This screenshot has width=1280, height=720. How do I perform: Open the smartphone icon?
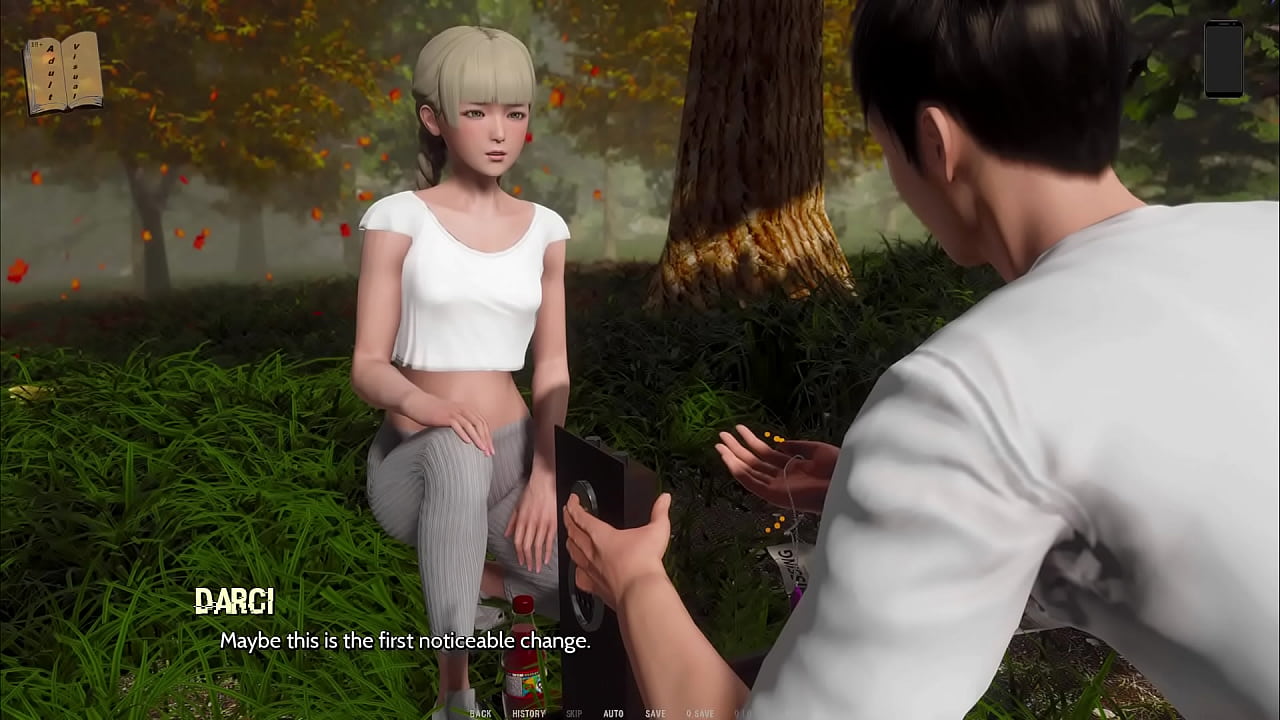click(x=1223, y=59)
